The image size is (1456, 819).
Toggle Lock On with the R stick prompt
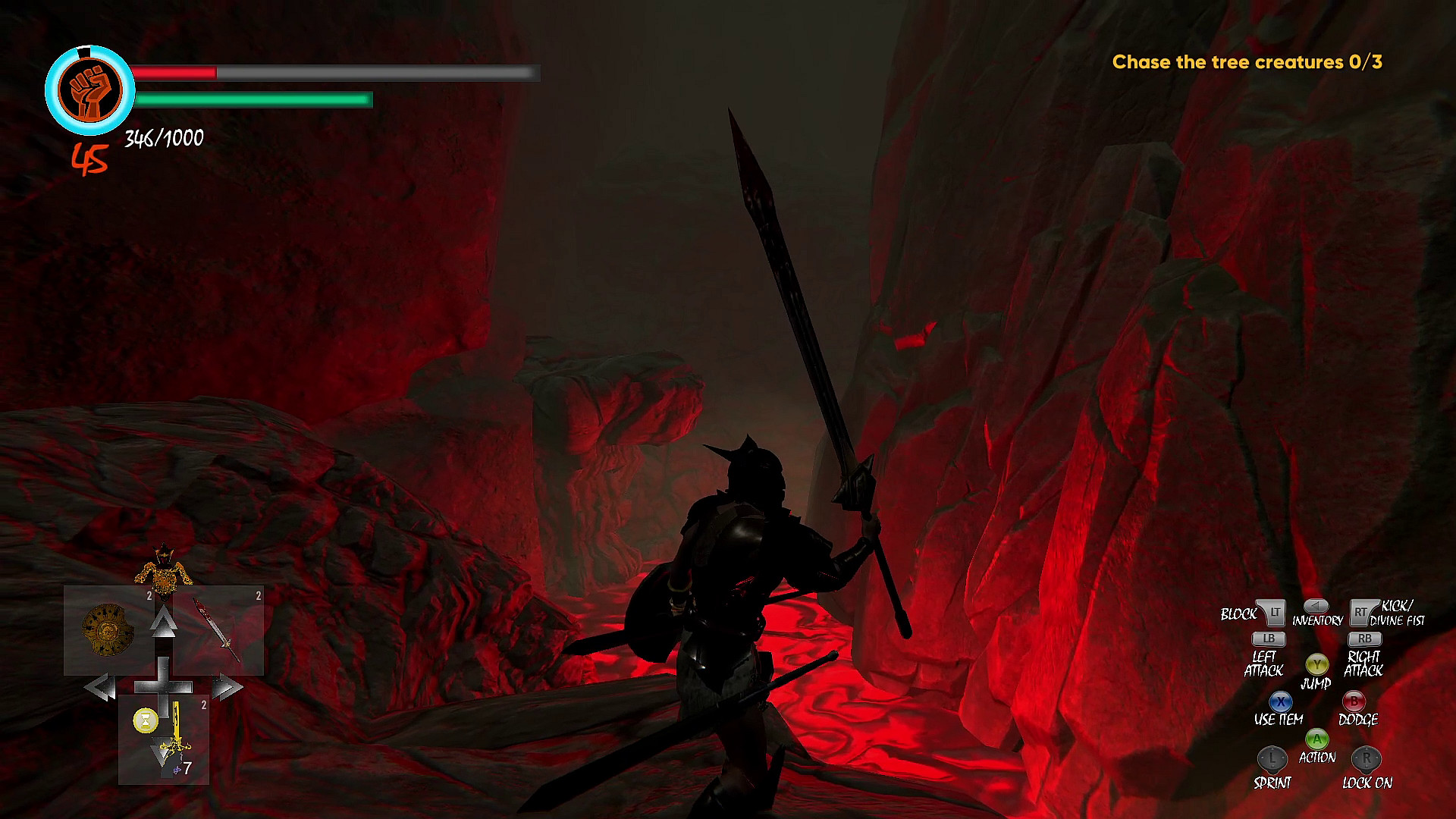[1364, 757]
